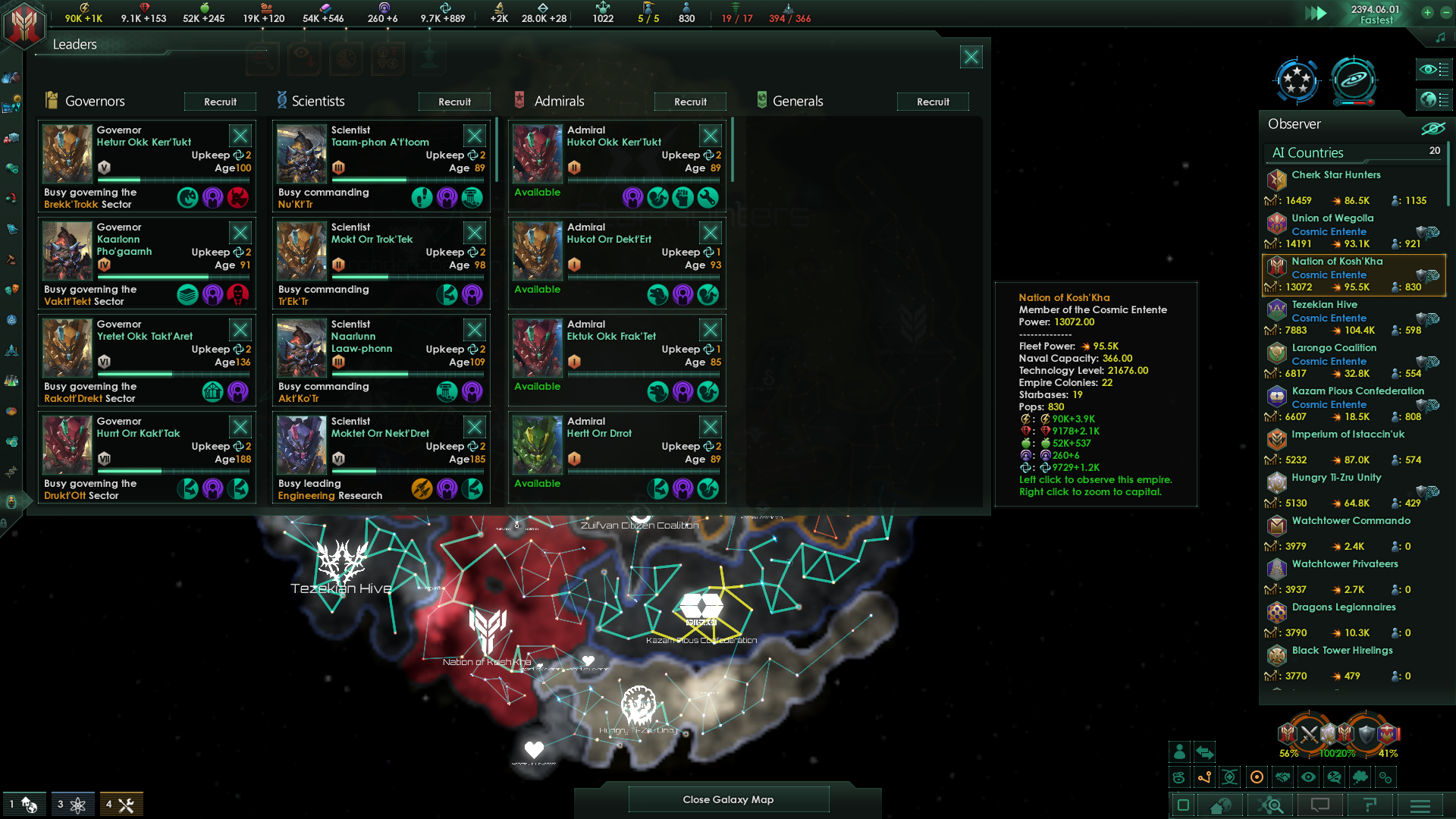Open galaxy search with the magnifier icon
Viewport: 1456px width, 819px height.
[x=1271, y=806]
